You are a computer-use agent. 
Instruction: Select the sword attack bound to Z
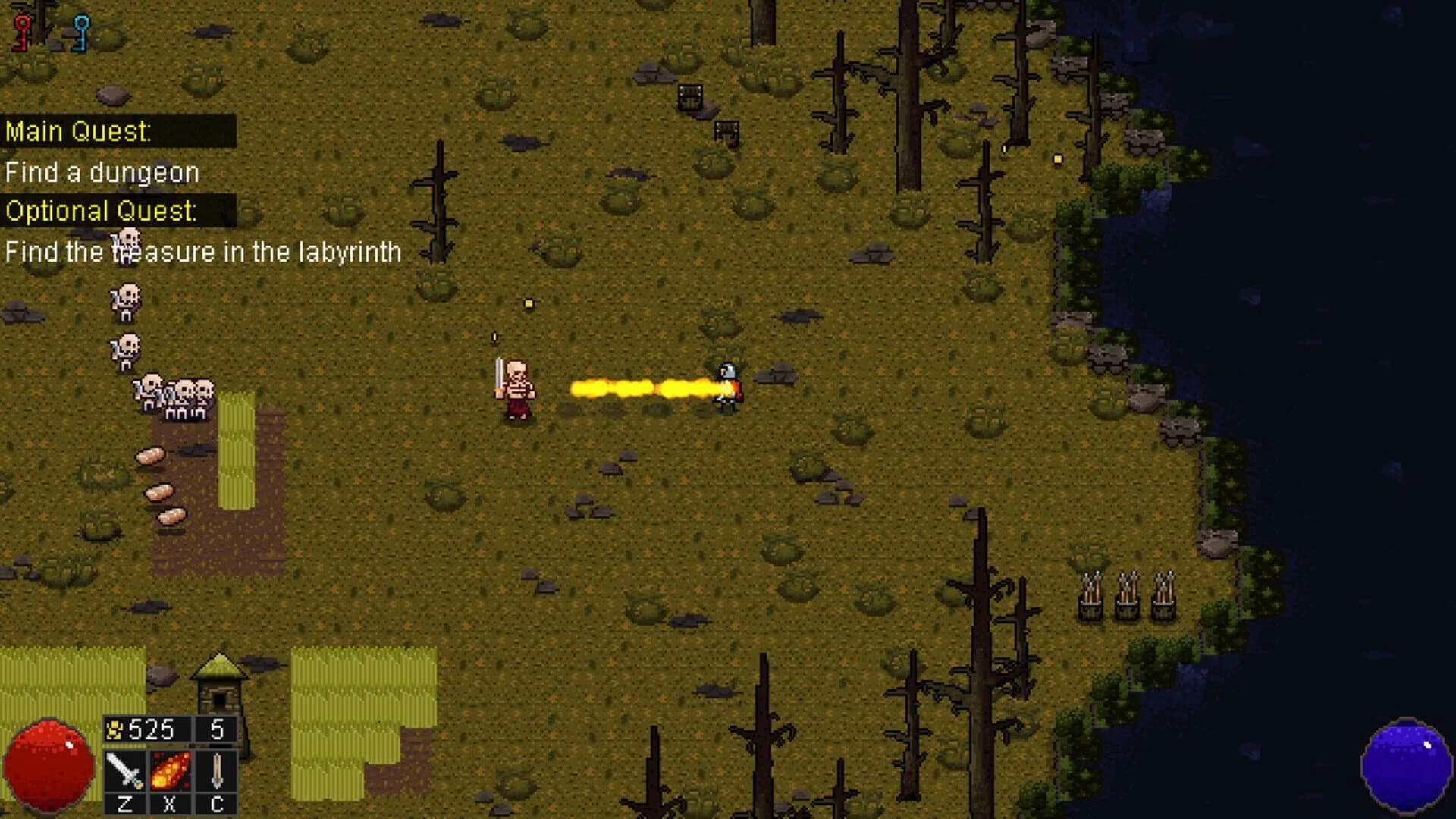pyautogui.click(x=125, y=770)
